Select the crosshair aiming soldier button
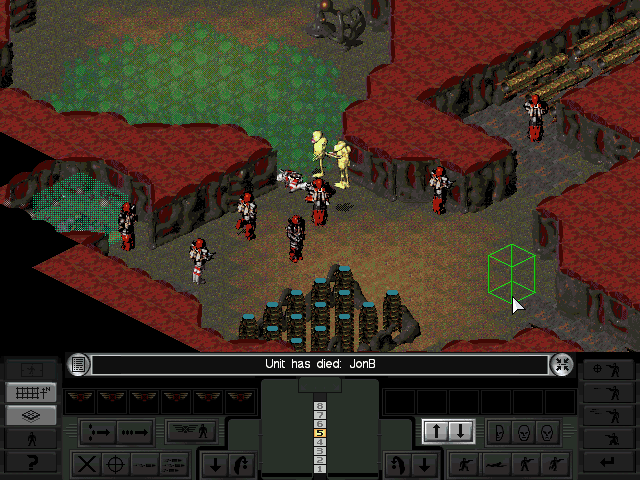The height and width of the screenshot is (480, 640). 608,370
